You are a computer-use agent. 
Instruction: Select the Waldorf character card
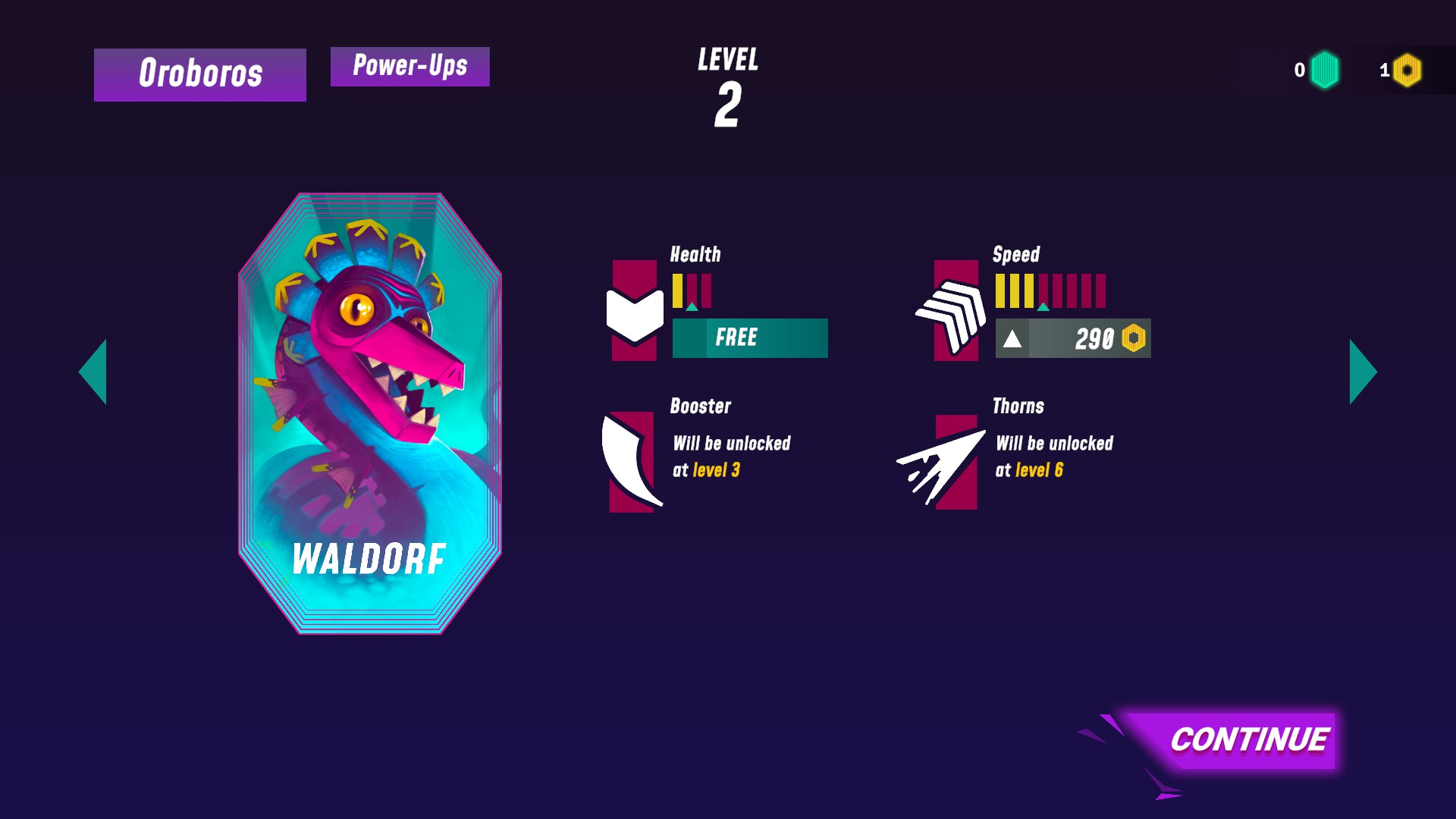(x=369, y=413)
